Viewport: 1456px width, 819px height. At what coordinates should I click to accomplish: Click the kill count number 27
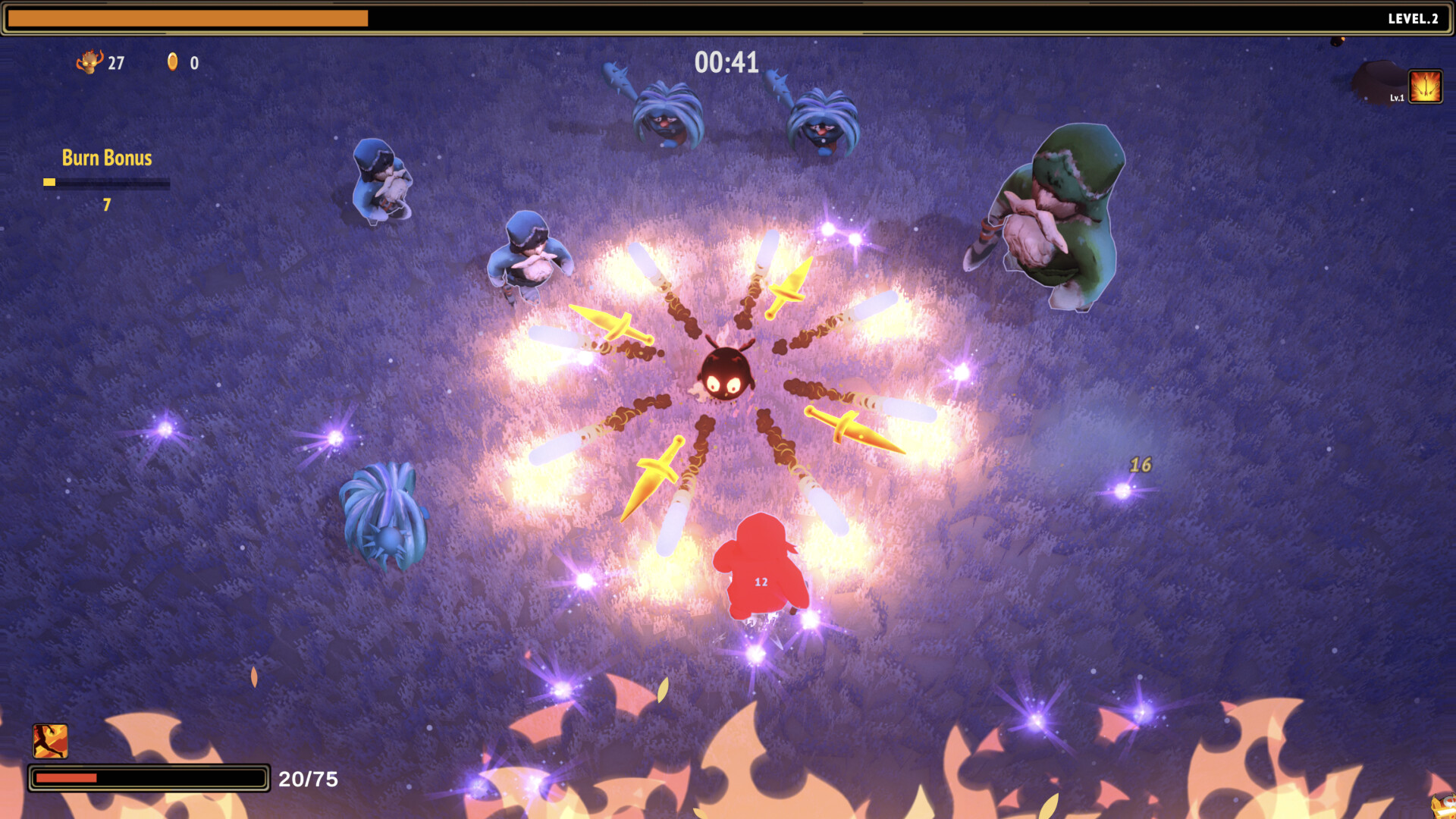point(117,63)
